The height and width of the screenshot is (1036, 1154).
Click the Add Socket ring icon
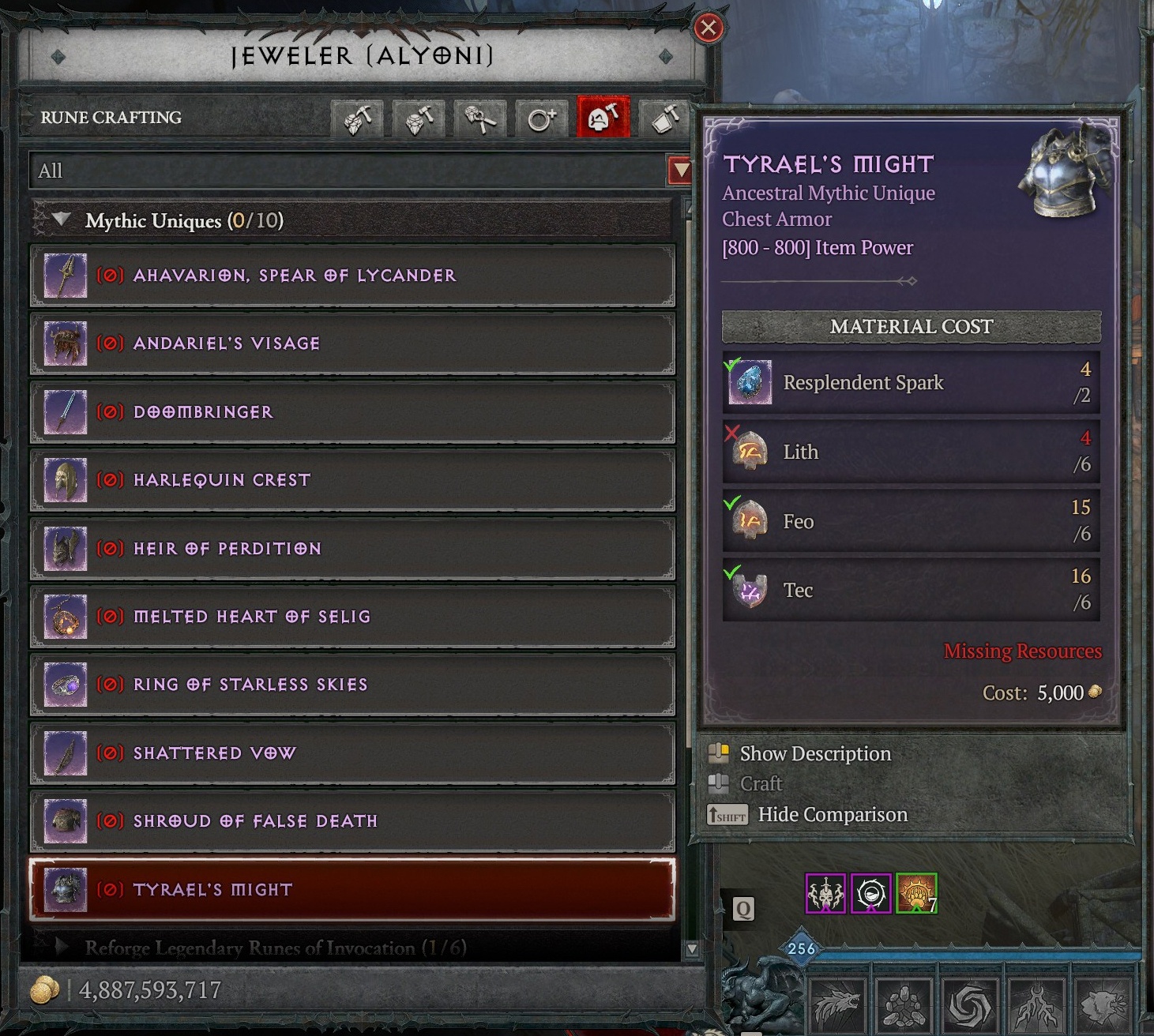coord(541,118)
